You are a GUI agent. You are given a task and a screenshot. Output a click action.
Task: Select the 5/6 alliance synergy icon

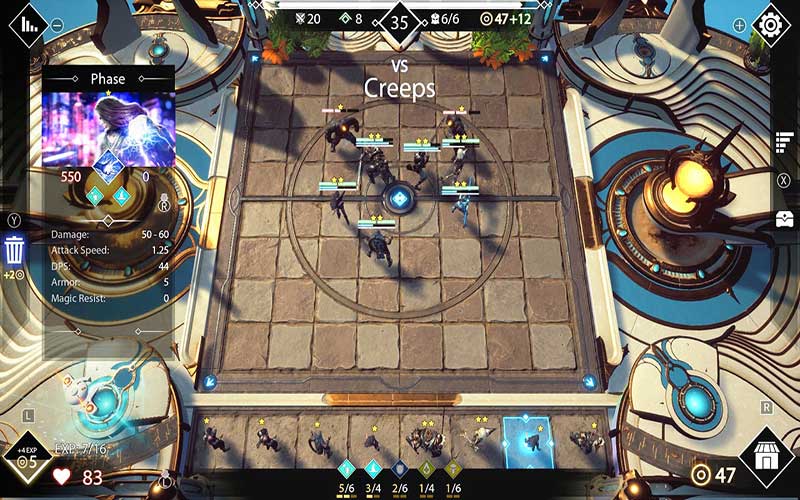[347, 468]
